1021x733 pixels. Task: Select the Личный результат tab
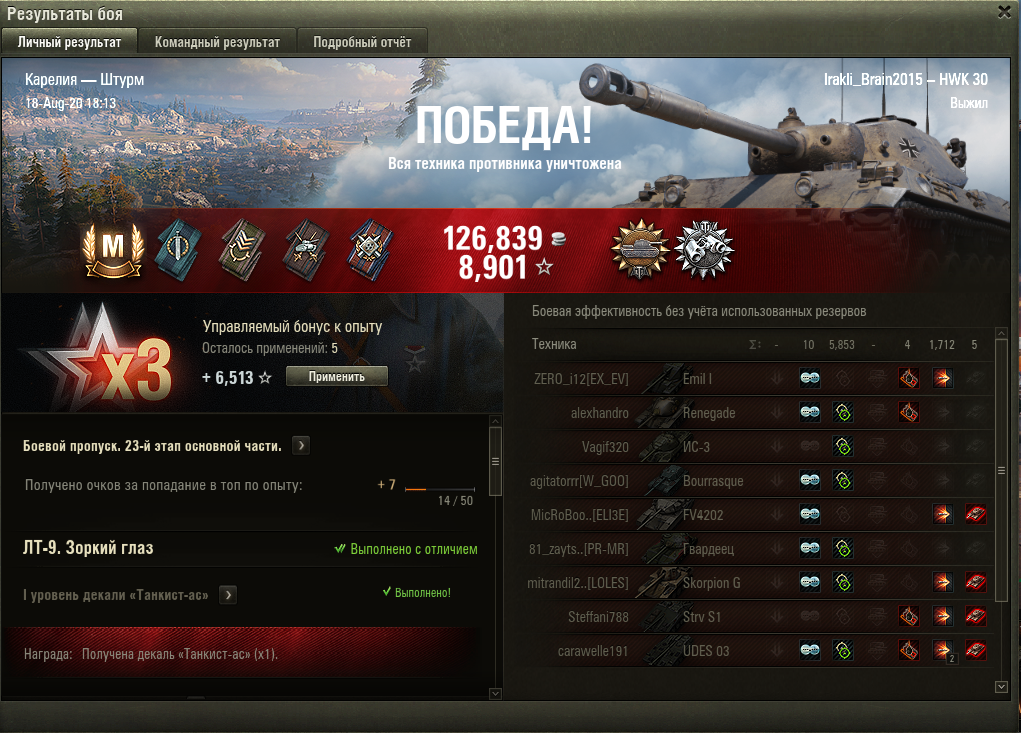click(70, 42)
